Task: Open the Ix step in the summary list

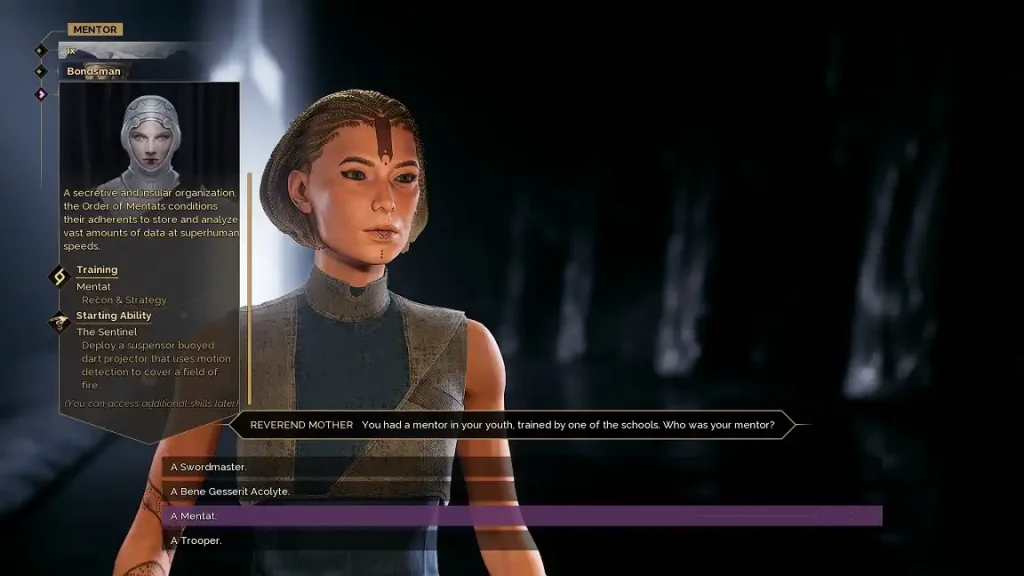Action: point(71,51)
